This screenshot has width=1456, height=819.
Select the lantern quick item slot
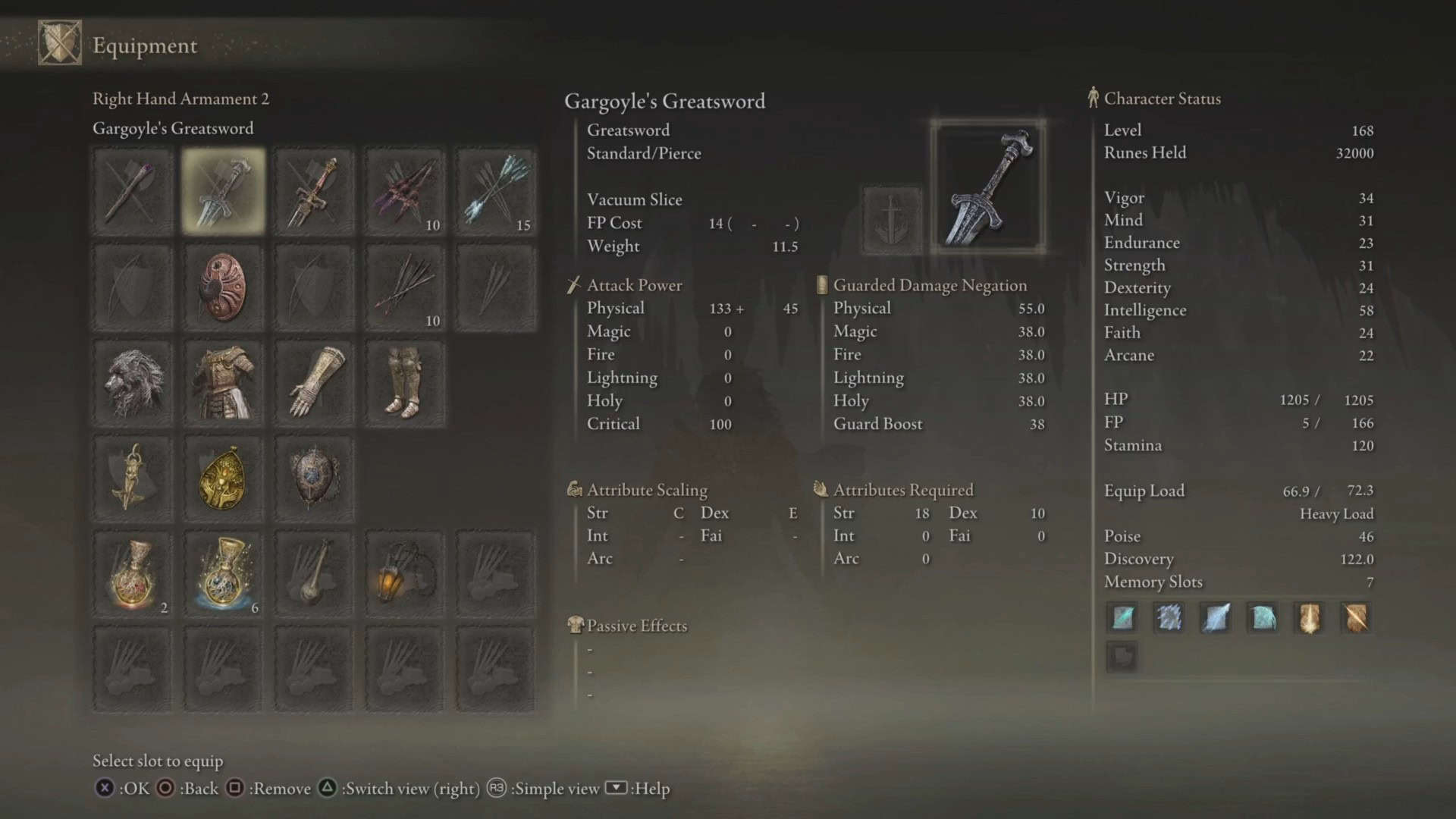tap(405, 574)
